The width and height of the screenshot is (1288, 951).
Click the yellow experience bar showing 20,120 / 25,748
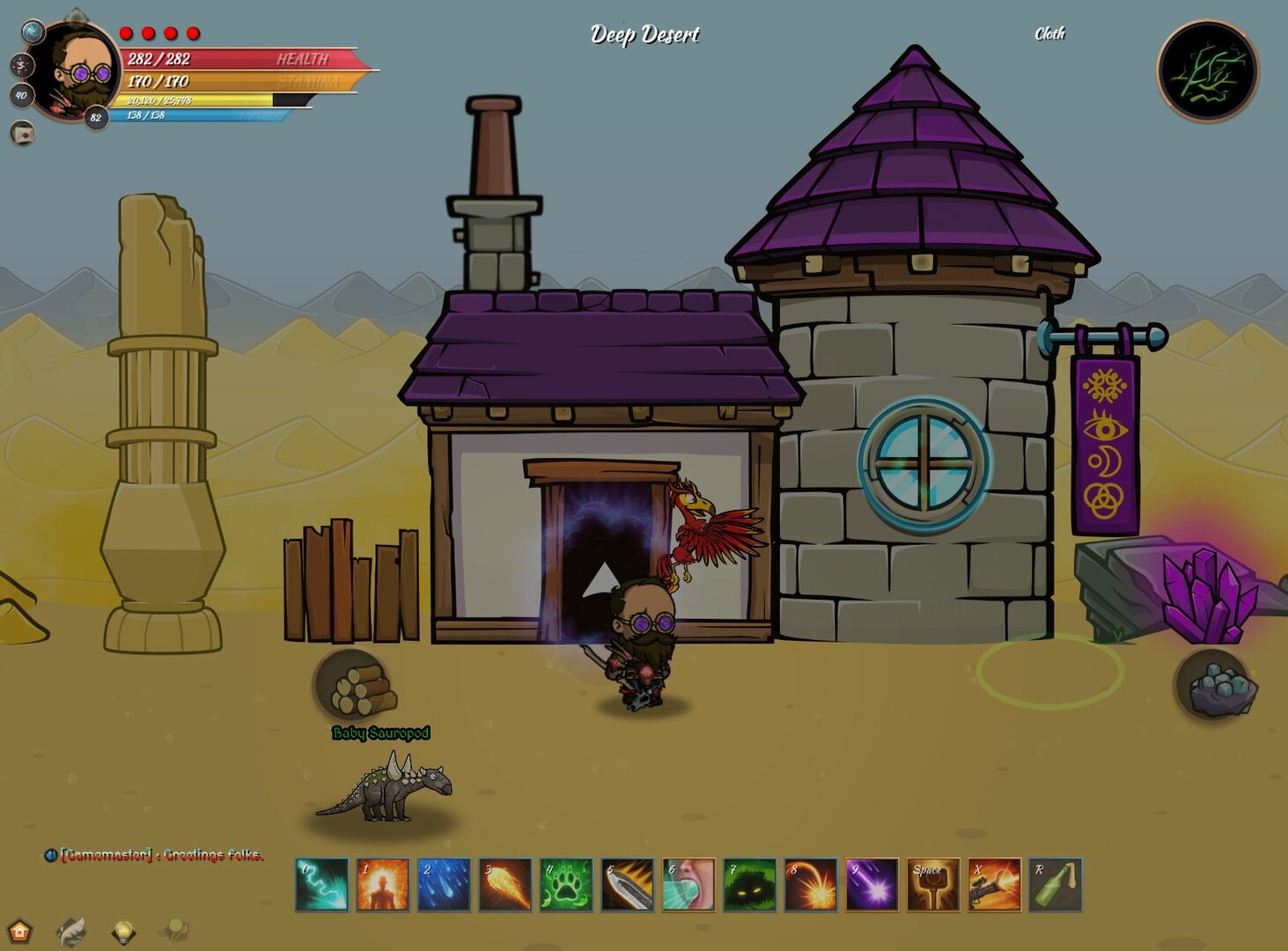tap(204, 101)
